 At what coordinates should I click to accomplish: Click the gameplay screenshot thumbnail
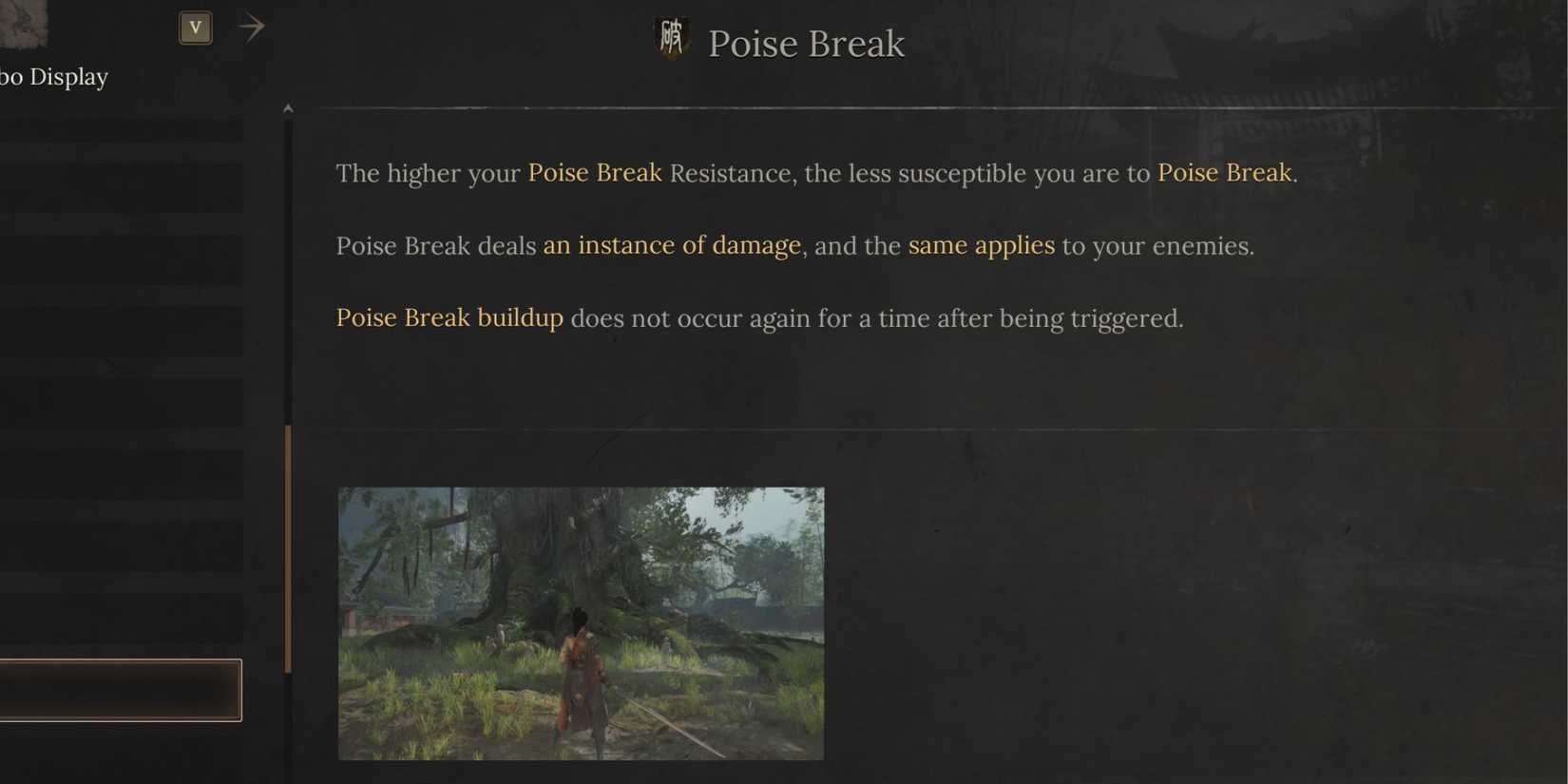[x=581, y=622]
